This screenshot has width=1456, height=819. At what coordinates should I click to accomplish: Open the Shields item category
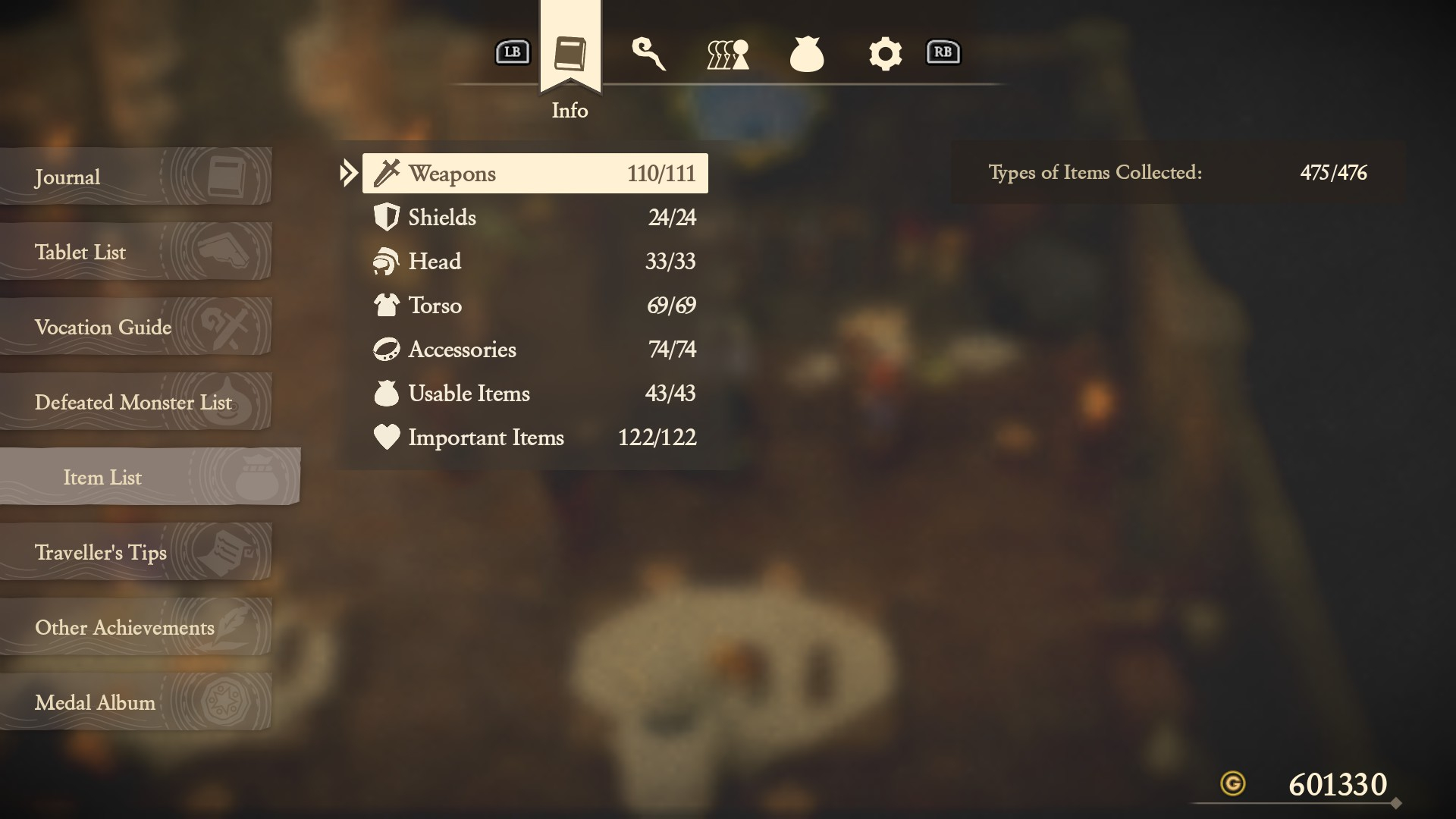pyautogui.click(x=535, y=218)
